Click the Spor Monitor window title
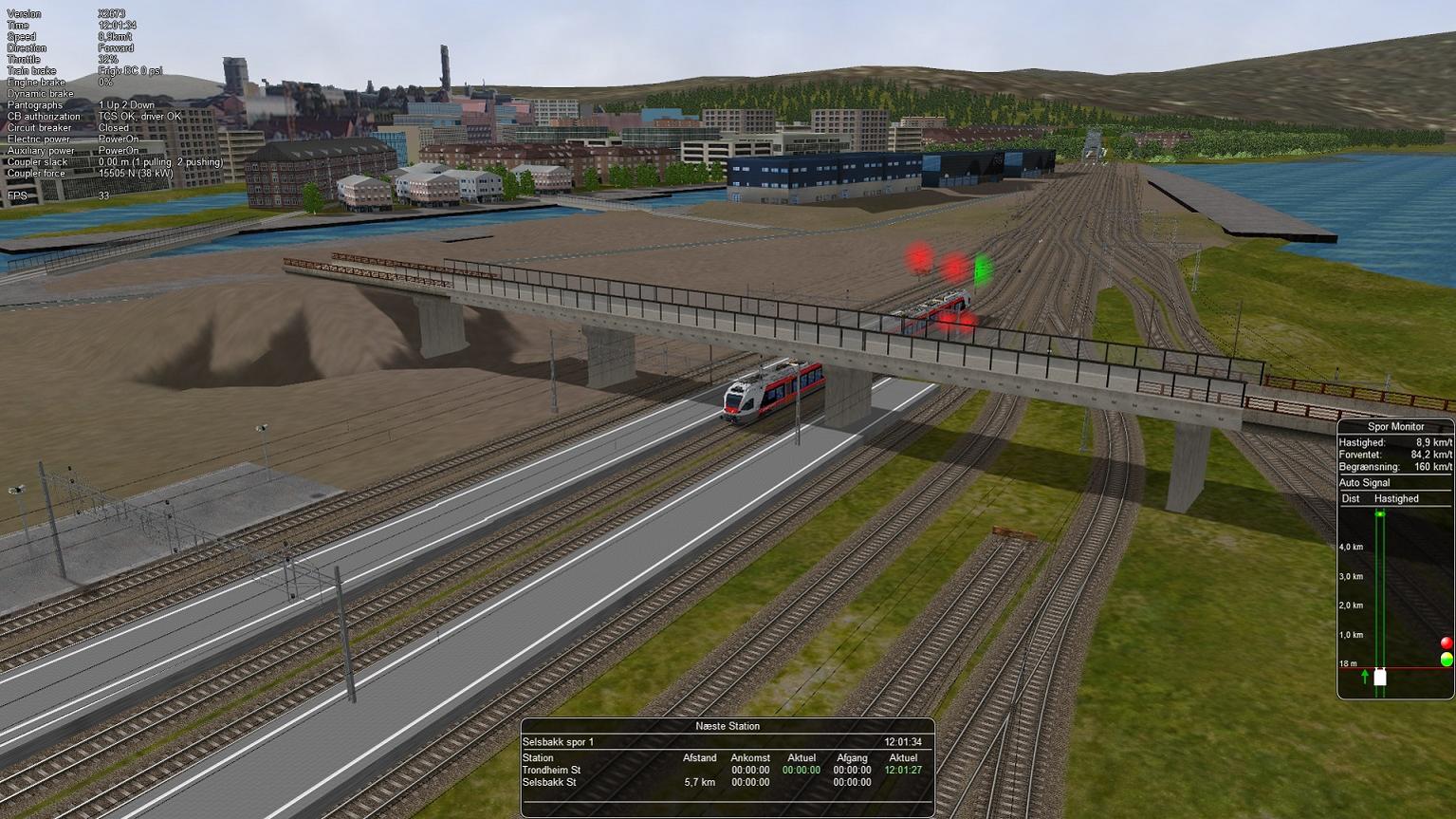The height and width of the screenshot is (819, 1456). [1394, 427]
